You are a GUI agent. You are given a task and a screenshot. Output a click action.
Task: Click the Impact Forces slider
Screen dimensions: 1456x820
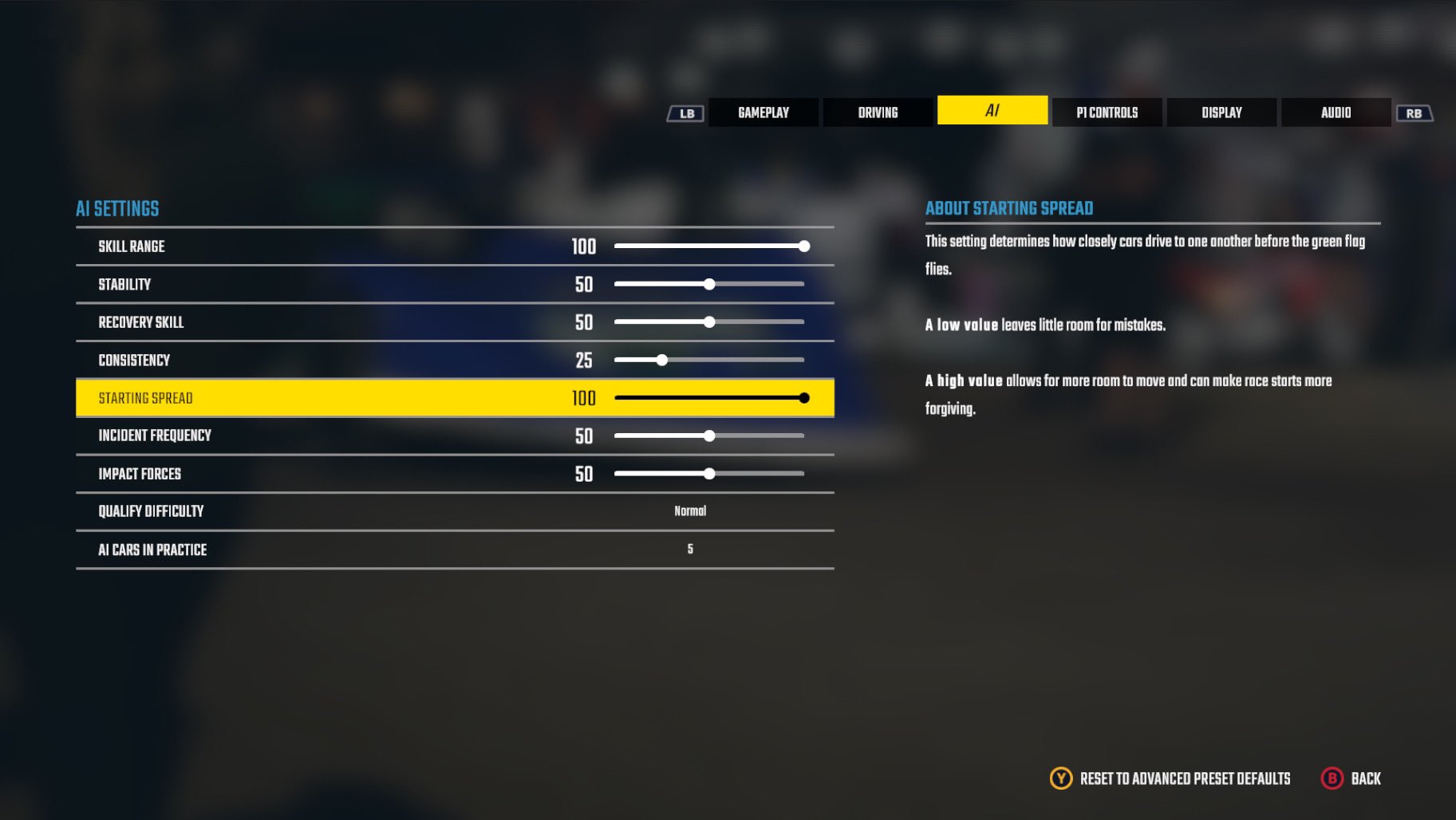point(709,473)
